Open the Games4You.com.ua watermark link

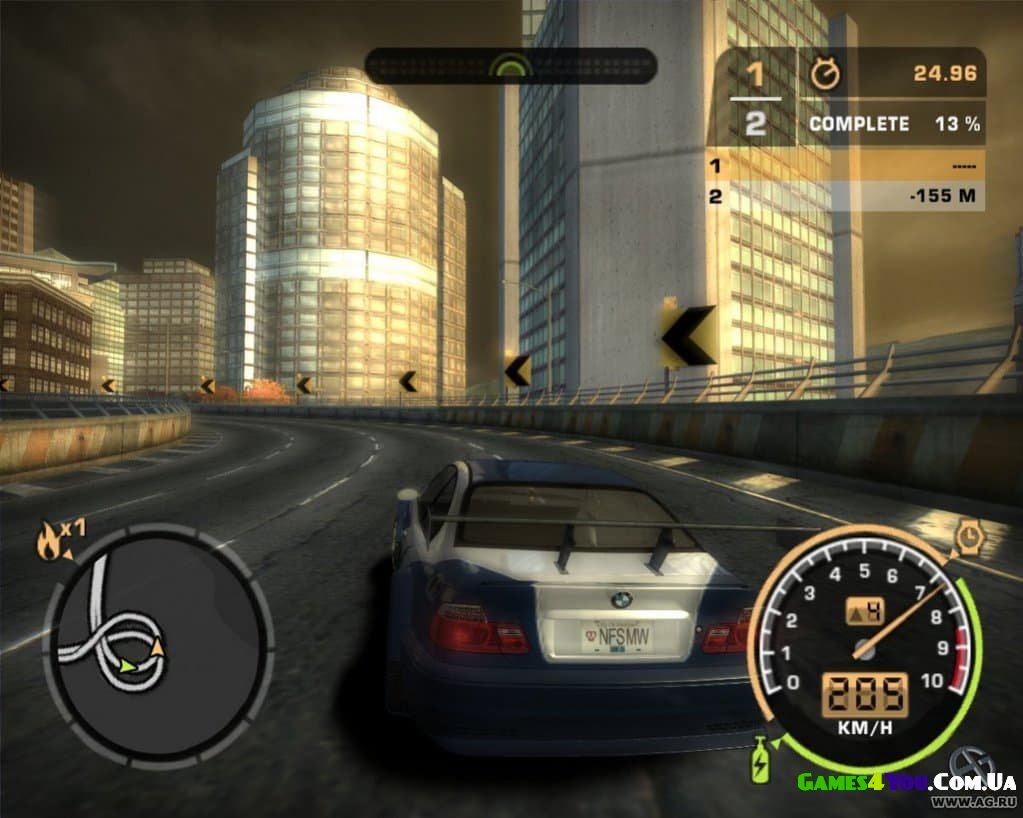906,781
